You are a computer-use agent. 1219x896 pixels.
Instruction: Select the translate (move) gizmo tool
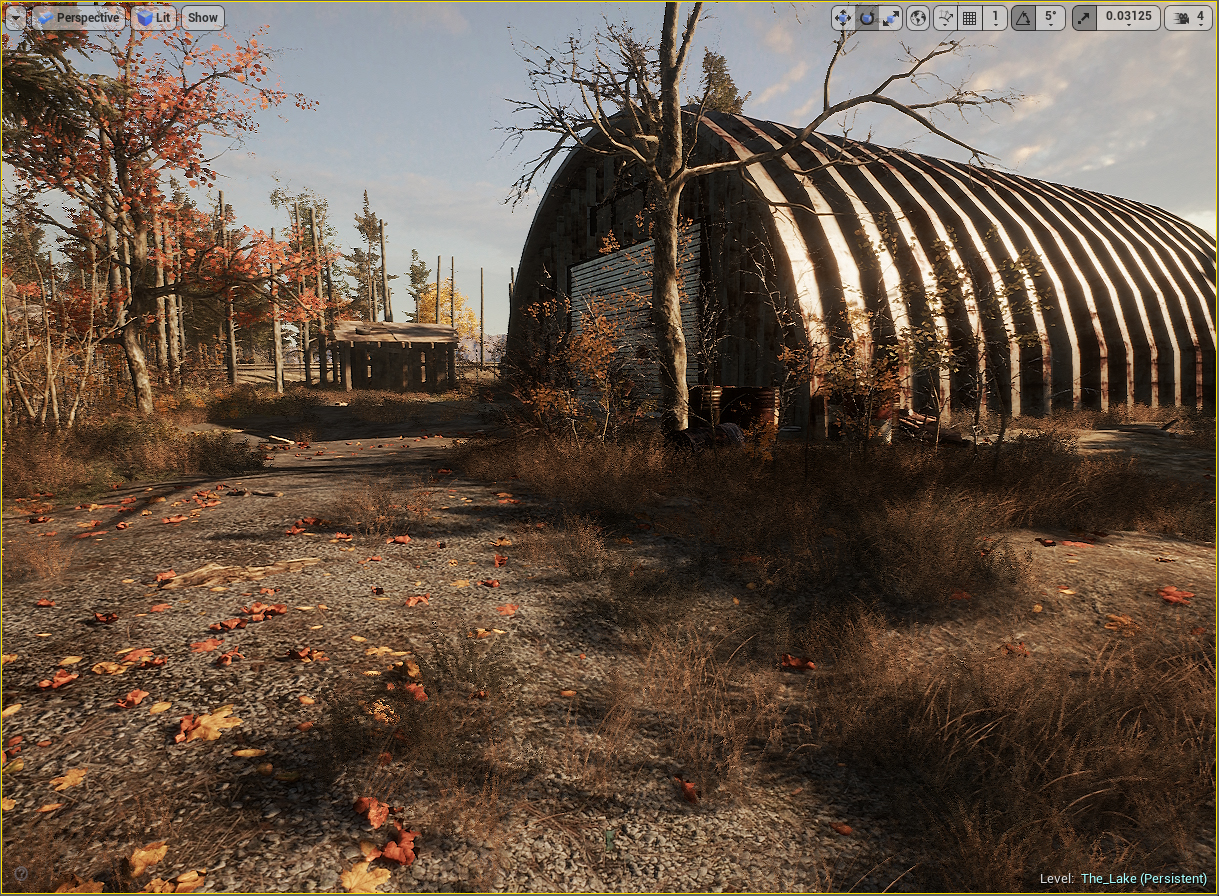tap(843, 17)
